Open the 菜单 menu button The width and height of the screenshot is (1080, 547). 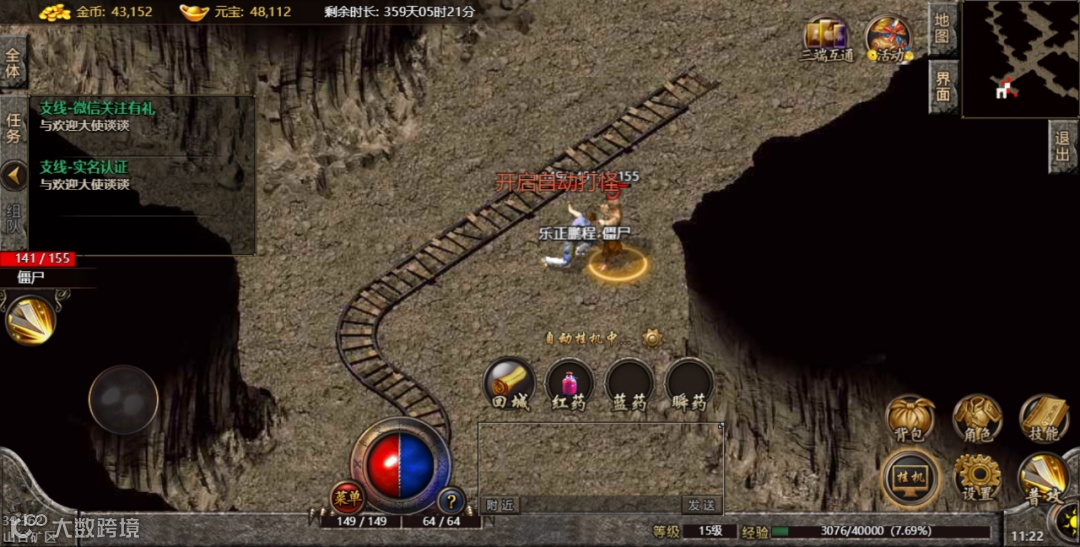pyautogui.click(x=347, y=495)
